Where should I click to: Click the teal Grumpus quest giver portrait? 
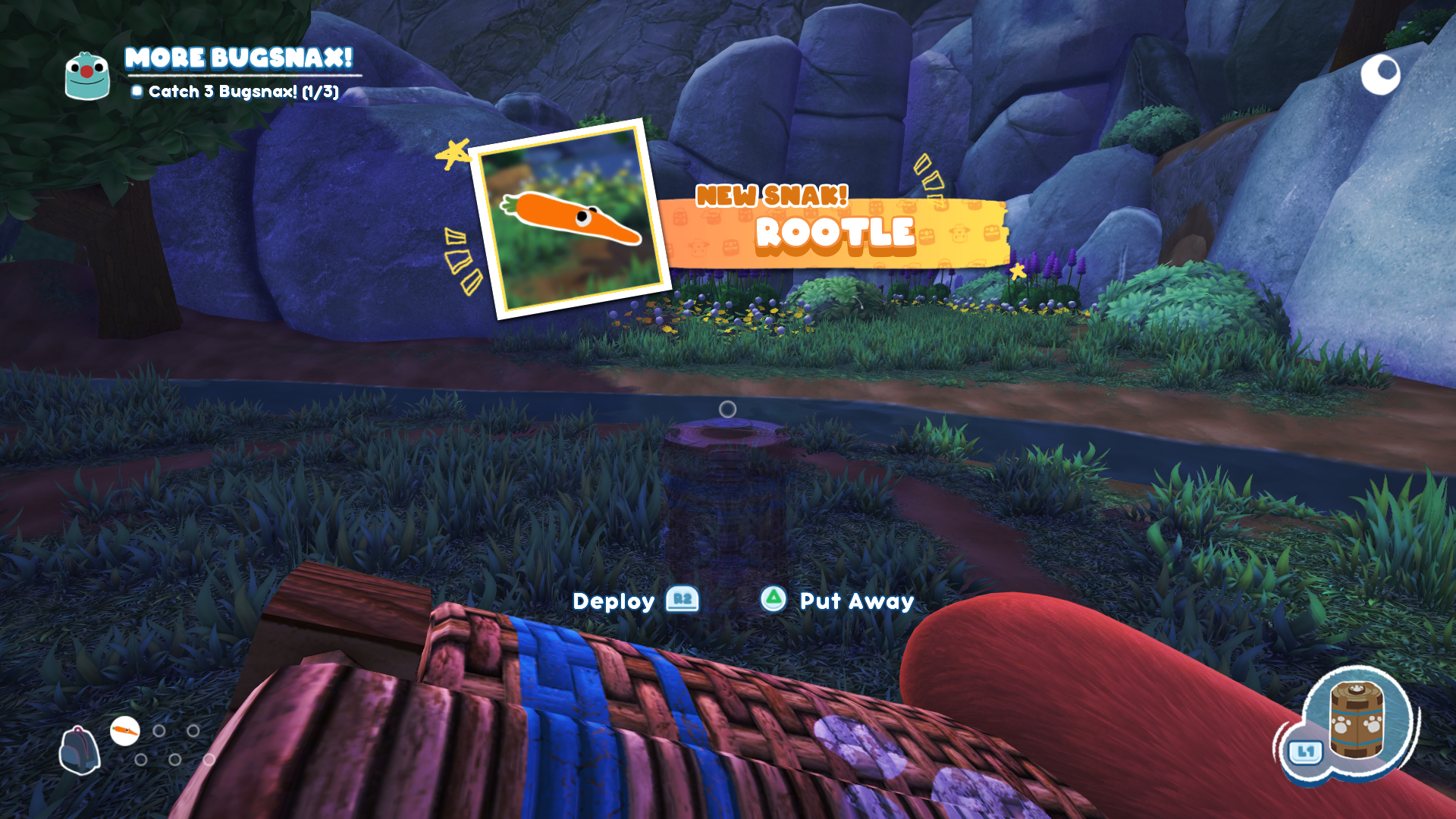pos(87,76)
